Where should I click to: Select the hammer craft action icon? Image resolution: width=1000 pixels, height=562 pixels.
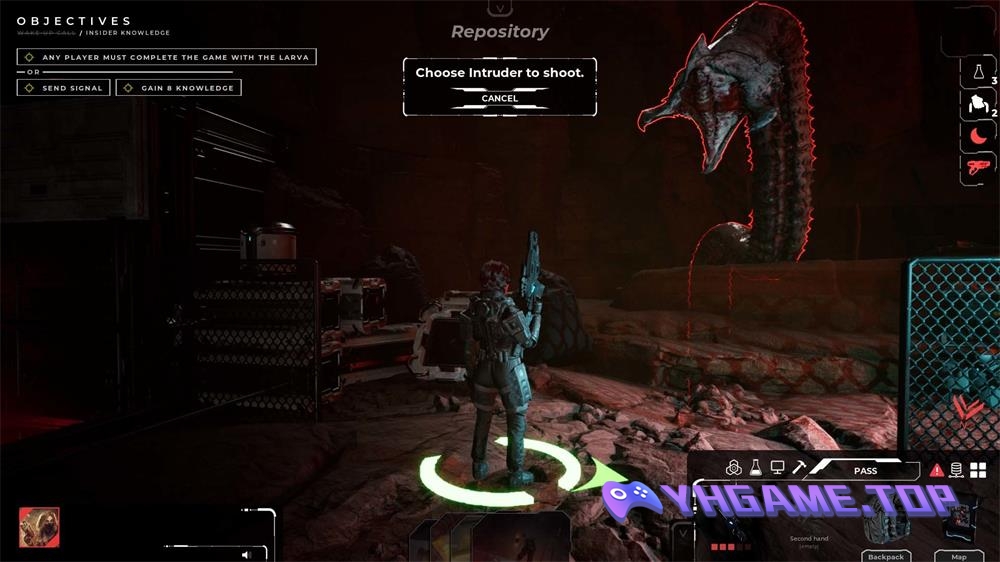(x=799, y=467)
